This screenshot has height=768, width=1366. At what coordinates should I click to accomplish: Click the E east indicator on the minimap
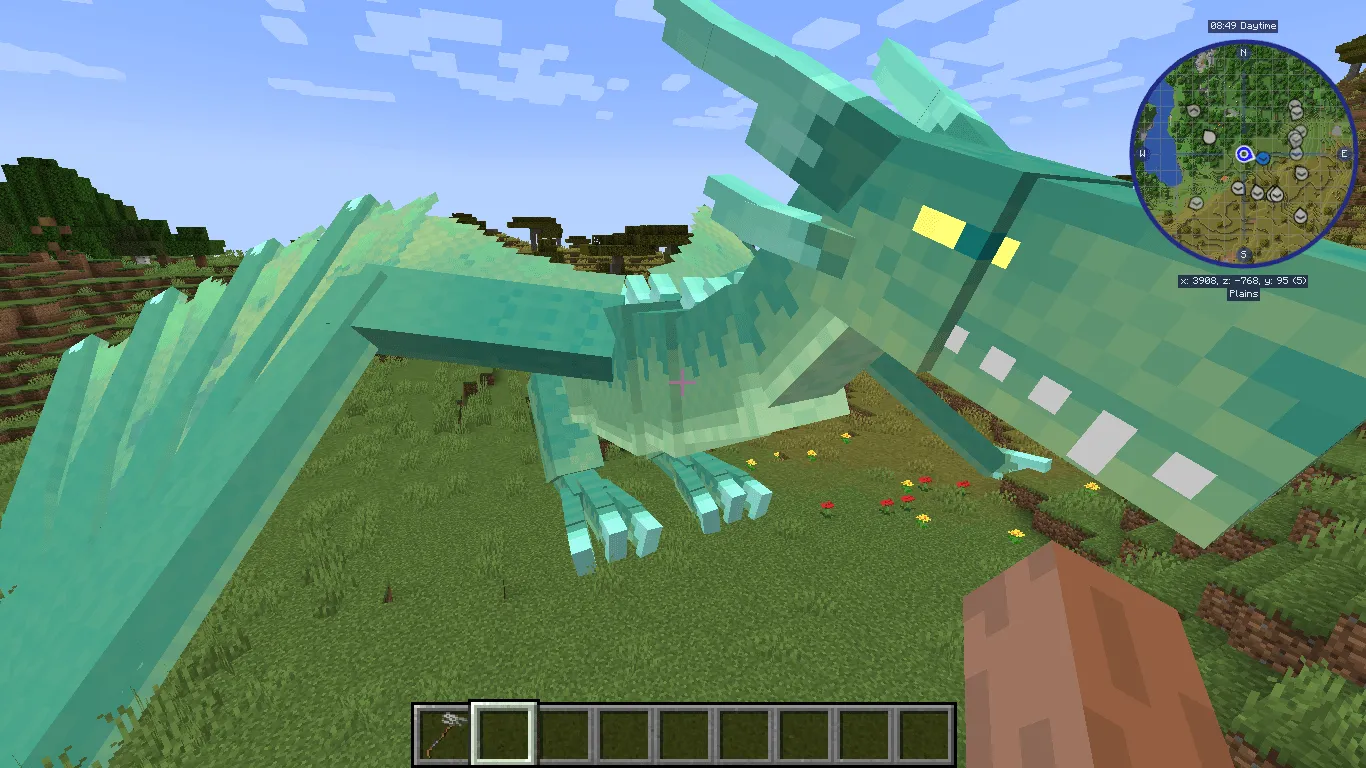[1344, 154]
